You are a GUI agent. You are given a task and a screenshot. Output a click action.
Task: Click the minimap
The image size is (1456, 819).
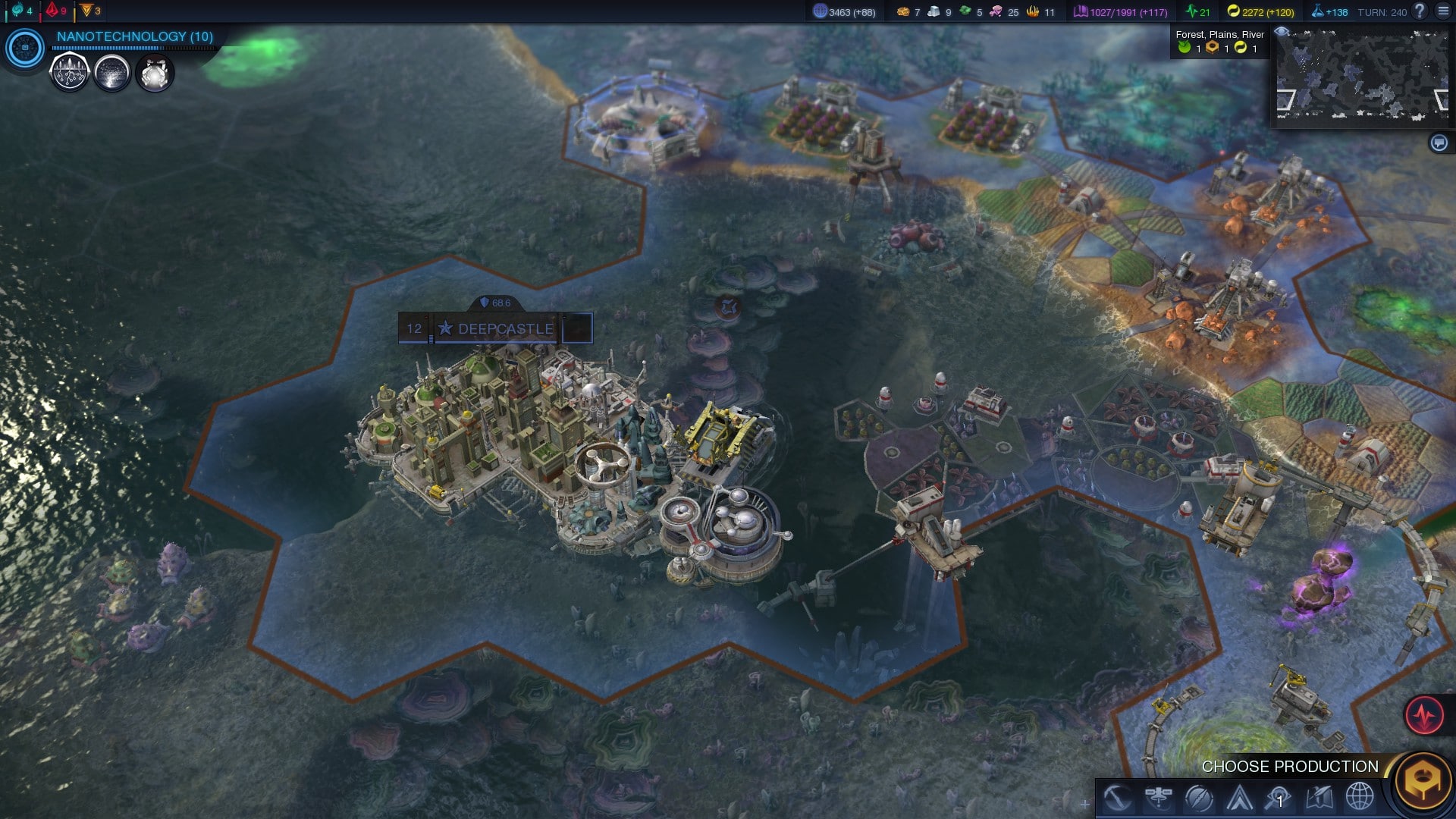point(1363,75)
